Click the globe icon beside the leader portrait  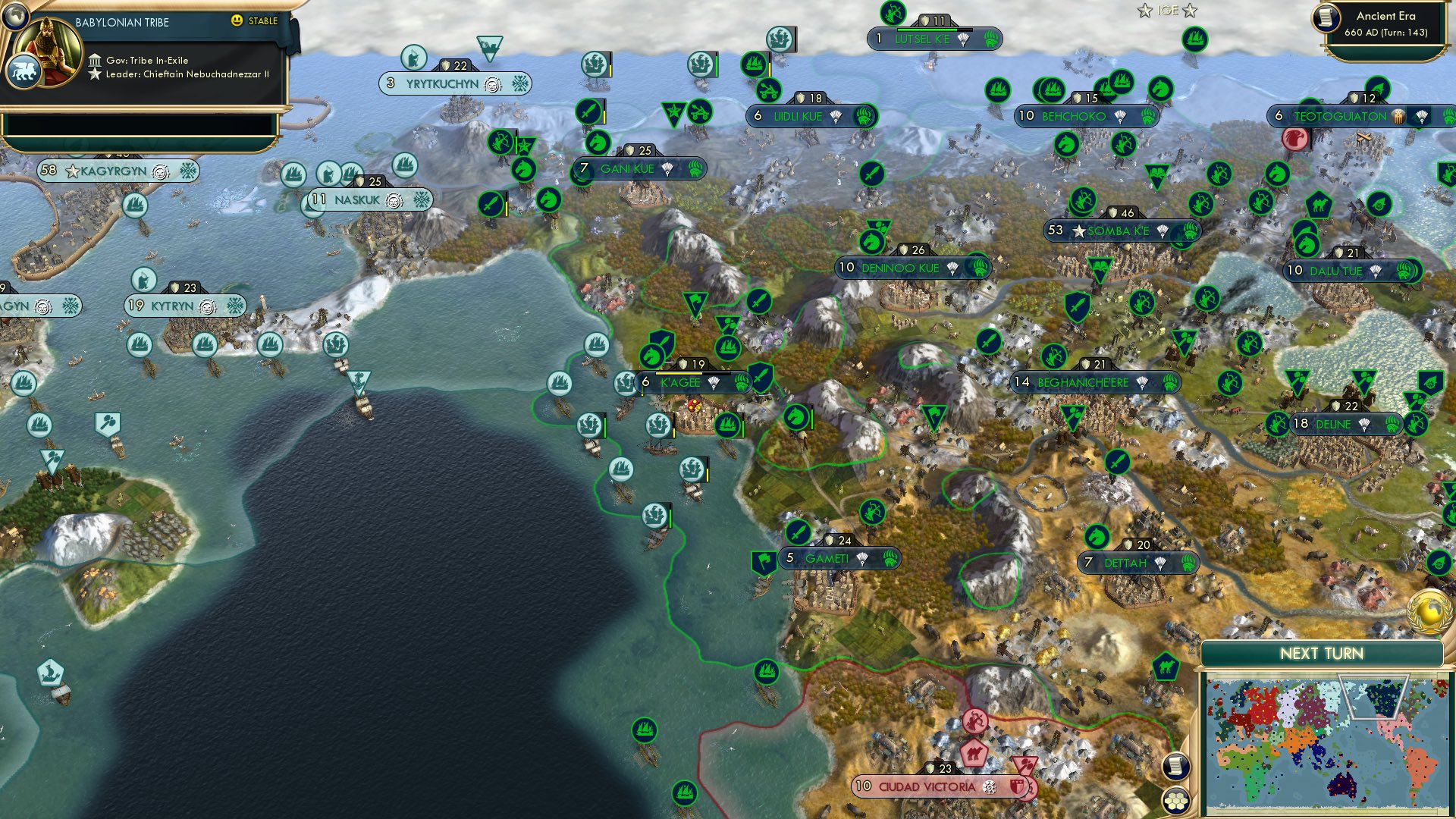coord(15,14)
